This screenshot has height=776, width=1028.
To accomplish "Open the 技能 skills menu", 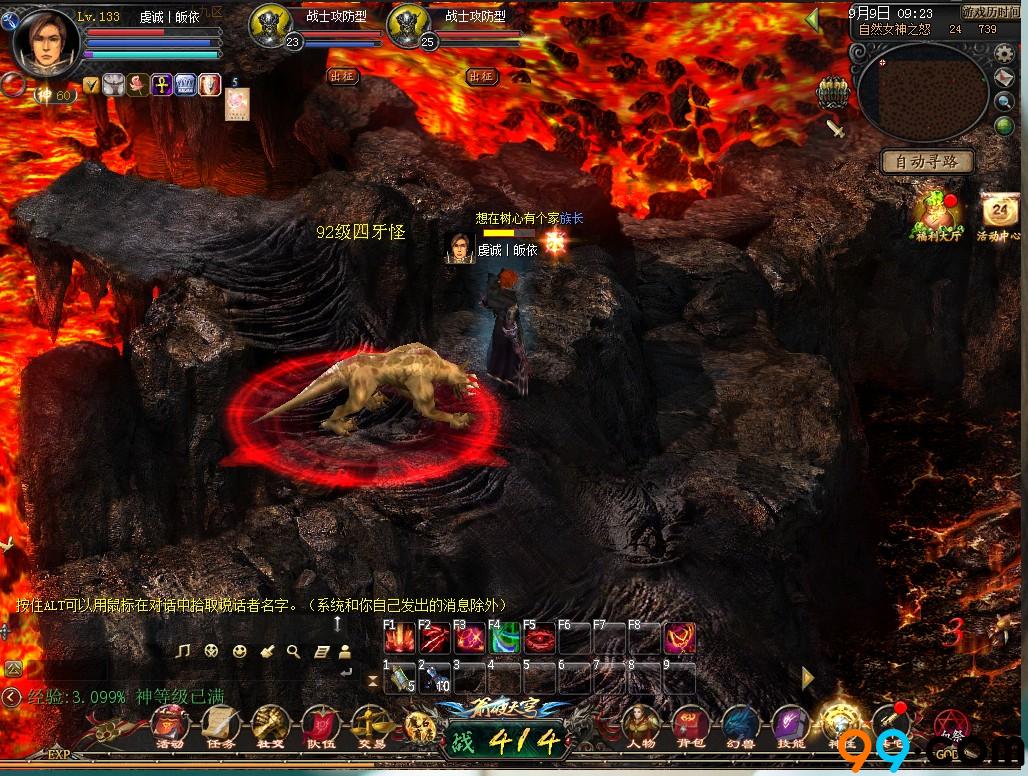I will [x=790, y=725].
